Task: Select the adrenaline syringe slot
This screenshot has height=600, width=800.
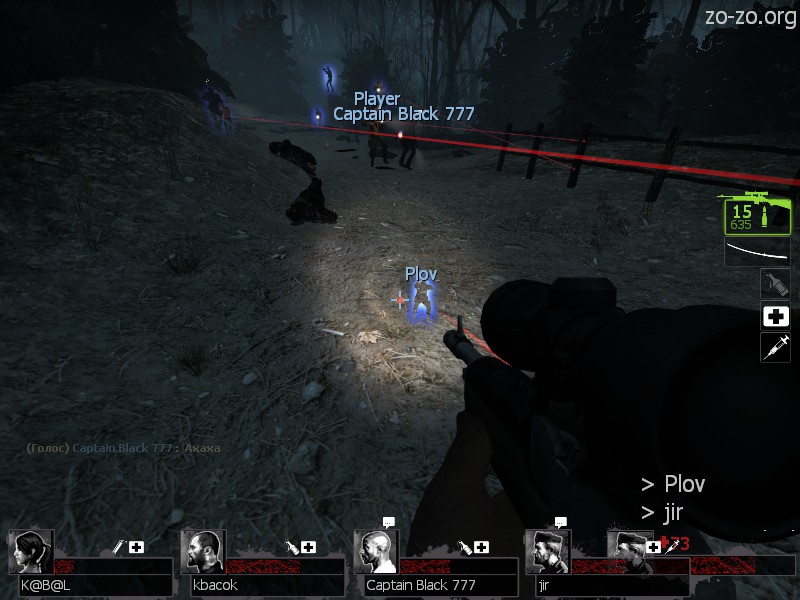Action: [x=775, y=348]
